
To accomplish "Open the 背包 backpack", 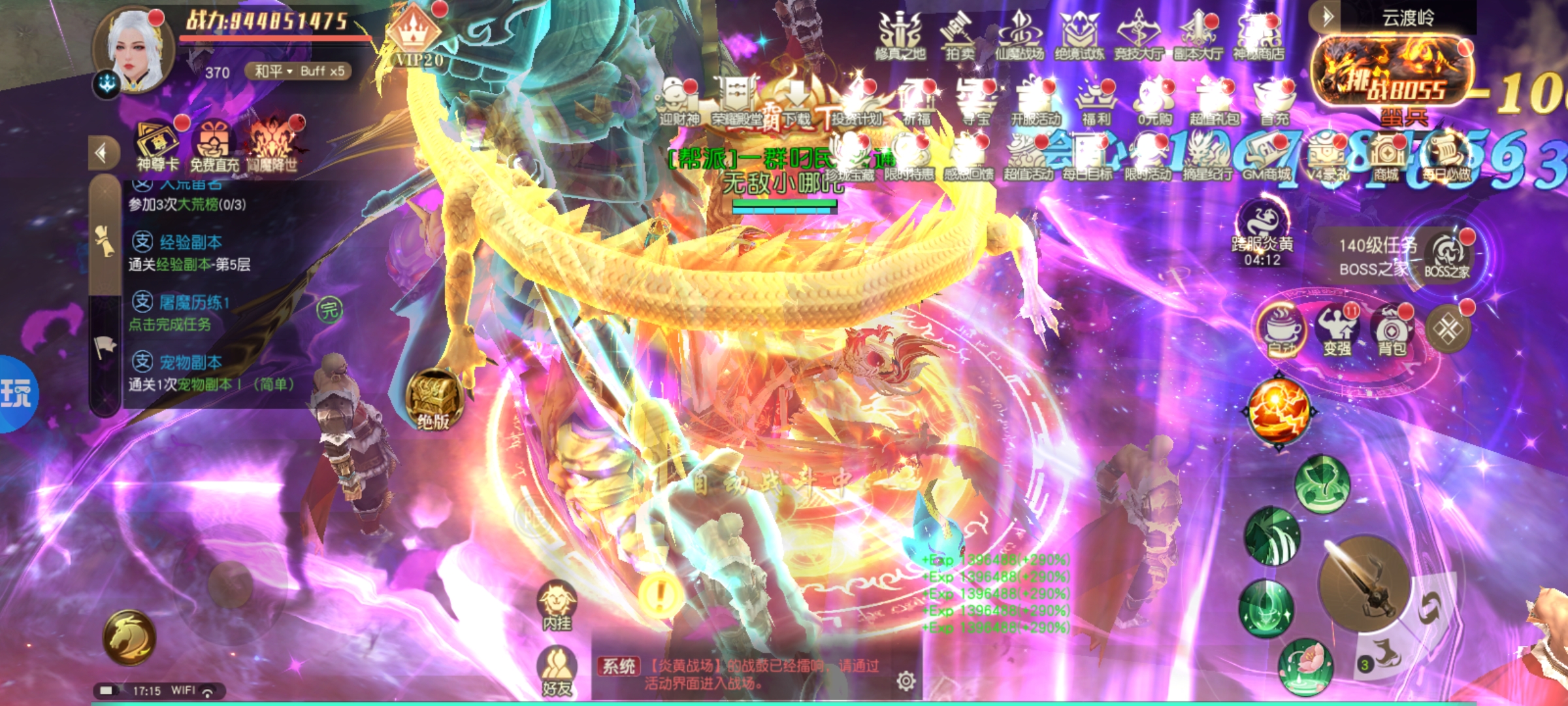I will [1392, 330].
